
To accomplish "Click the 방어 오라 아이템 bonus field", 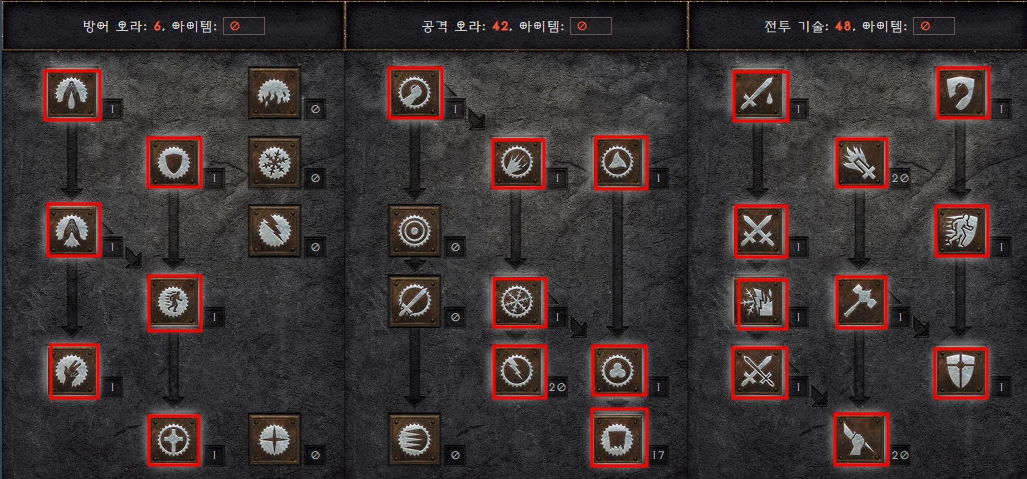I will pos(244,26).
